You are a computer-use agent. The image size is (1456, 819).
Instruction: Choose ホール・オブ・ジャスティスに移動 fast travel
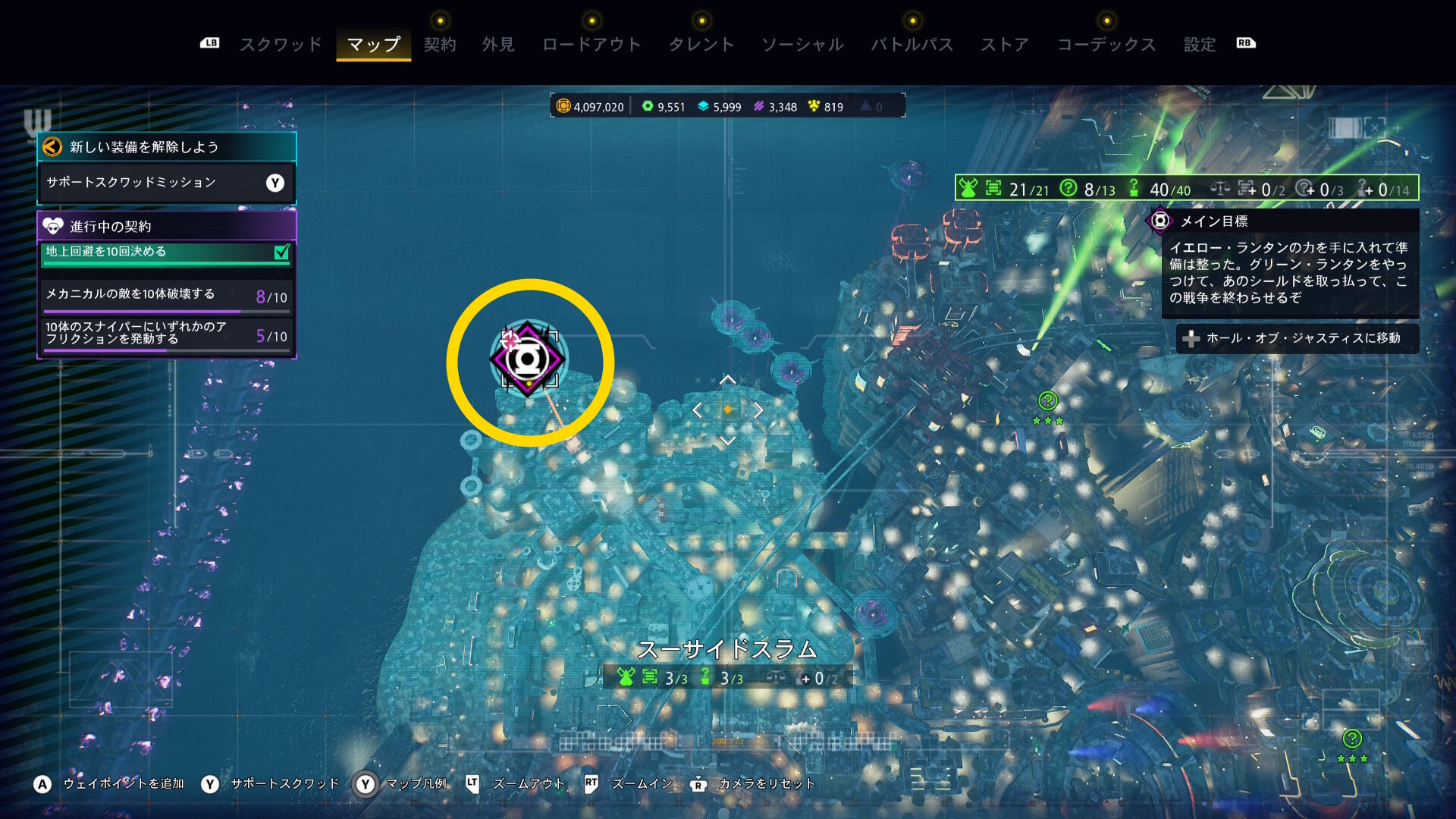[x=1297, y=338]
